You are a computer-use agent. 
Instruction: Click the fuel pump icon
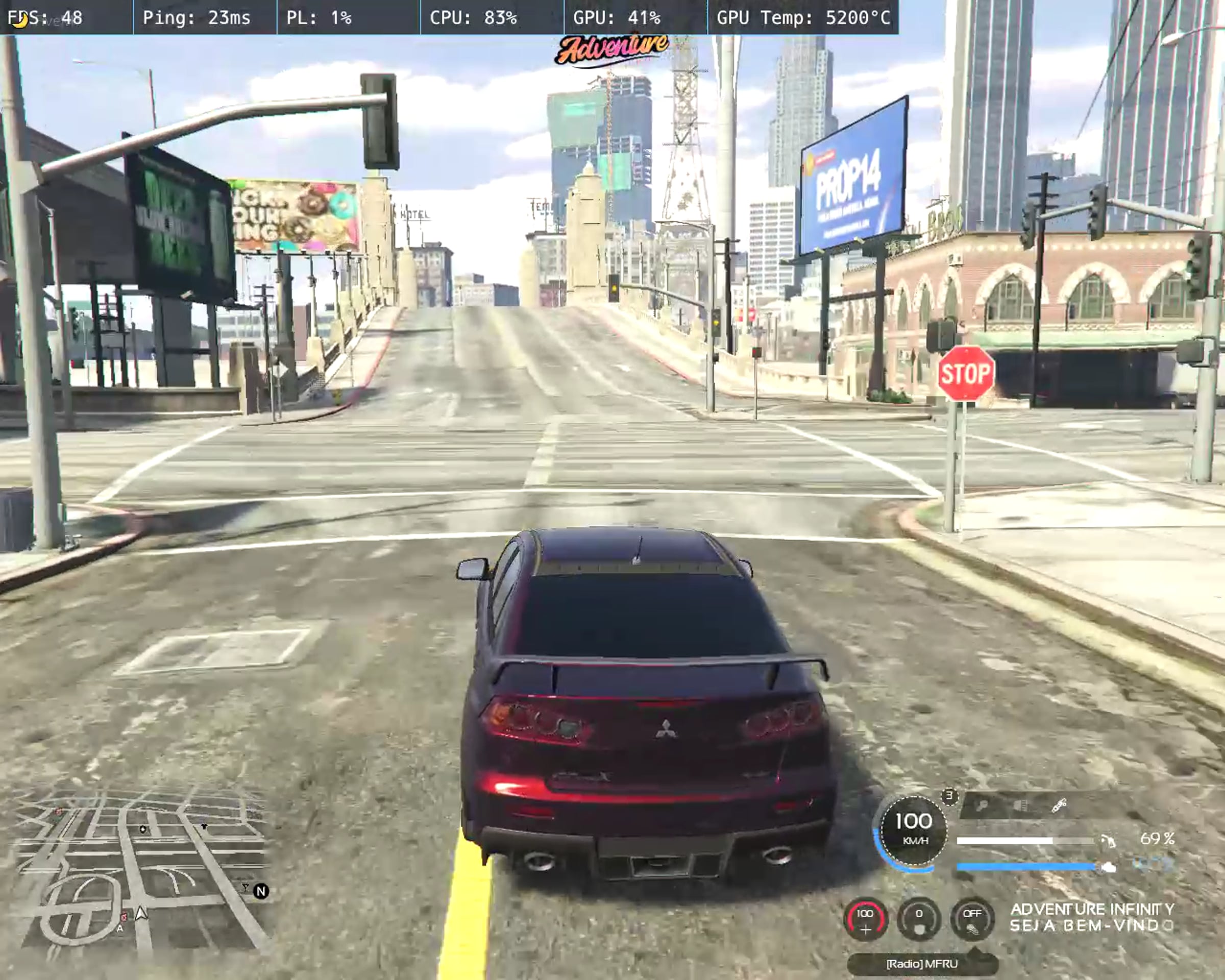coord(1108,840)
